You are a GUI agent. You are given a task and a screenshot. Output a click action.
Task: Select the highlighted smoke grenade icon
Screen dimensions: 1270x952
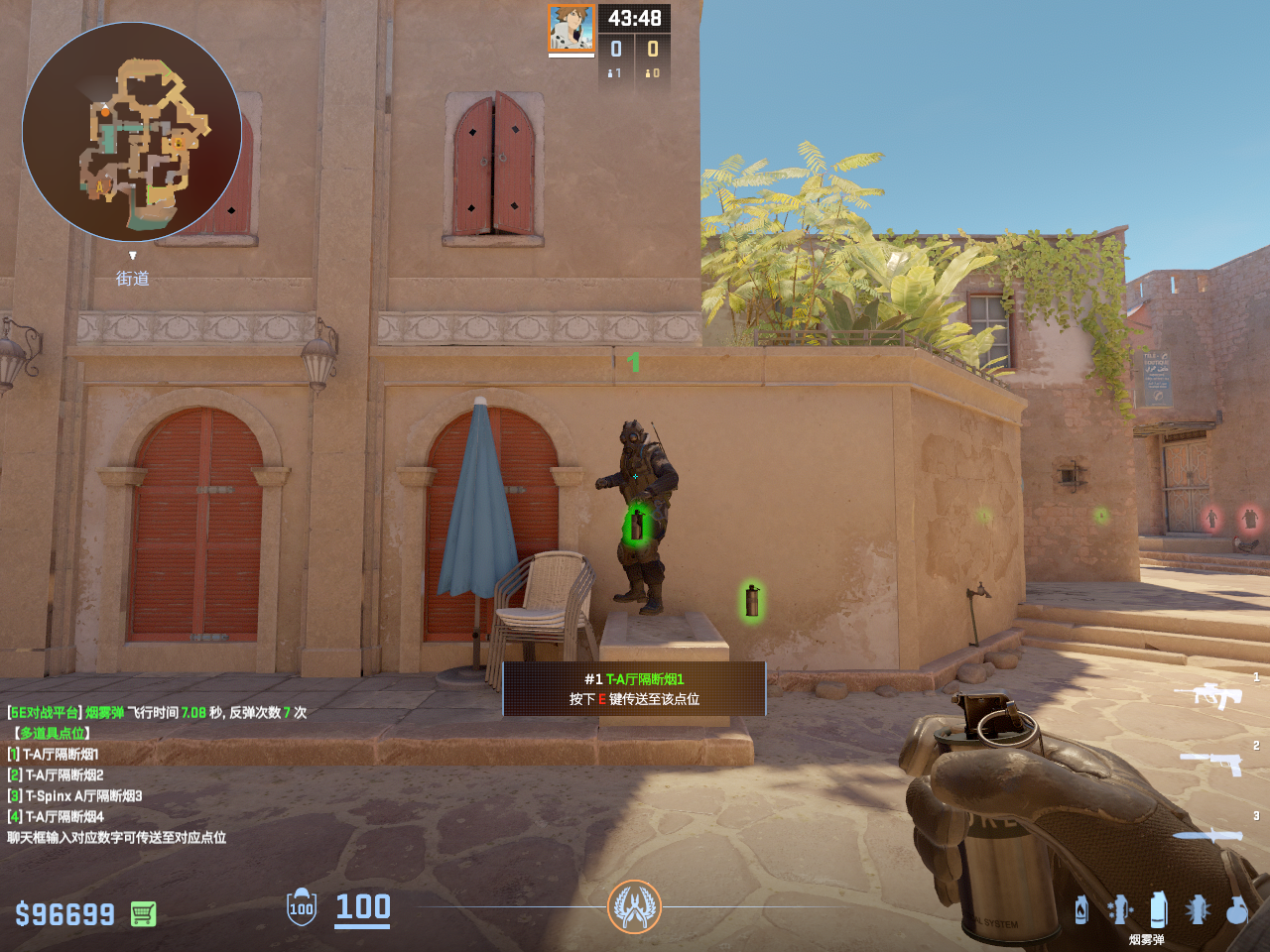[x=1158, y=909]
